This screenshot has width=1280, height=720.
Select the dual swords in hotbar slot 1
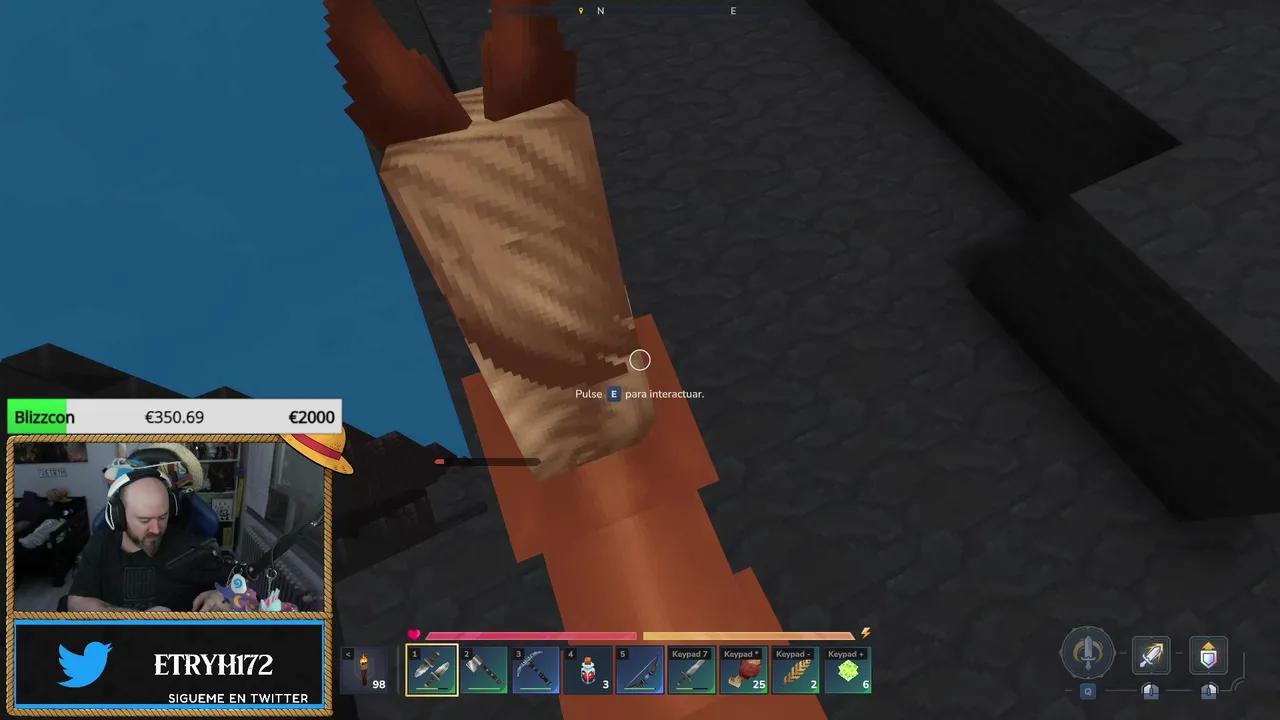[432, 668]
